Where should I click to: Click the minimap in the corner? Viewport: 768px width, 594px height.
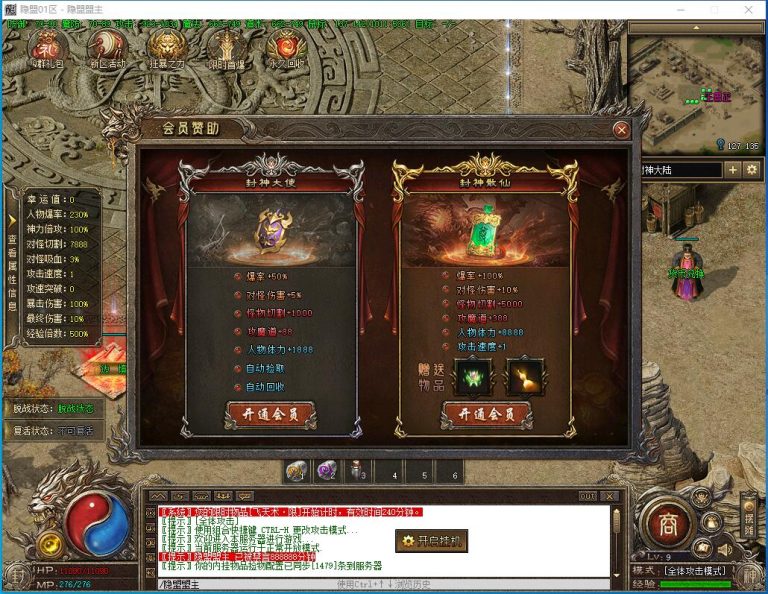pos(696,92)
